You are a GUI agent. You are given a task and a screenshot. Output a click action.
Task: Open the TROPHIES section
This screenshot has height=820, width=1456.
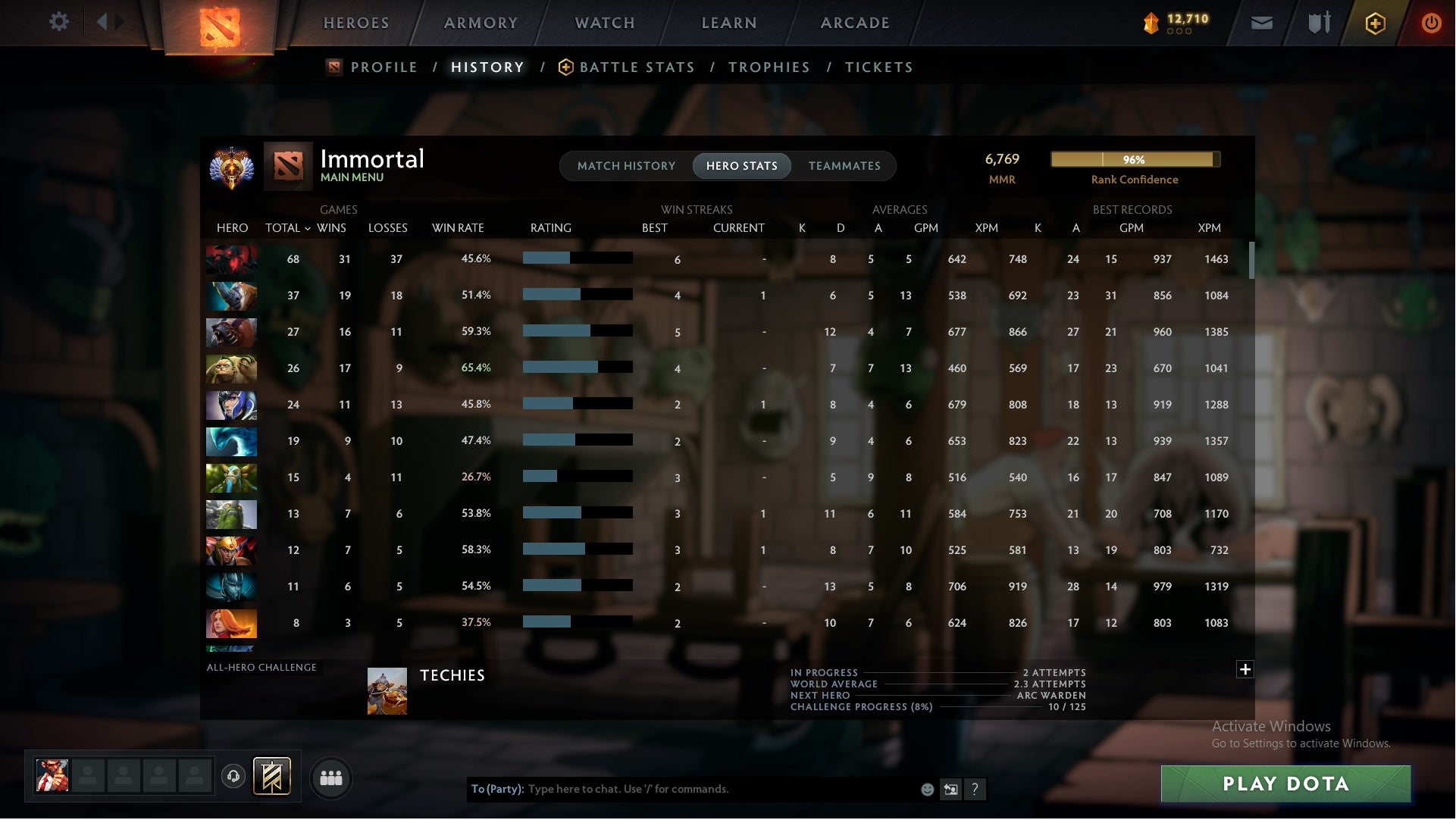(x=769, y=67)
